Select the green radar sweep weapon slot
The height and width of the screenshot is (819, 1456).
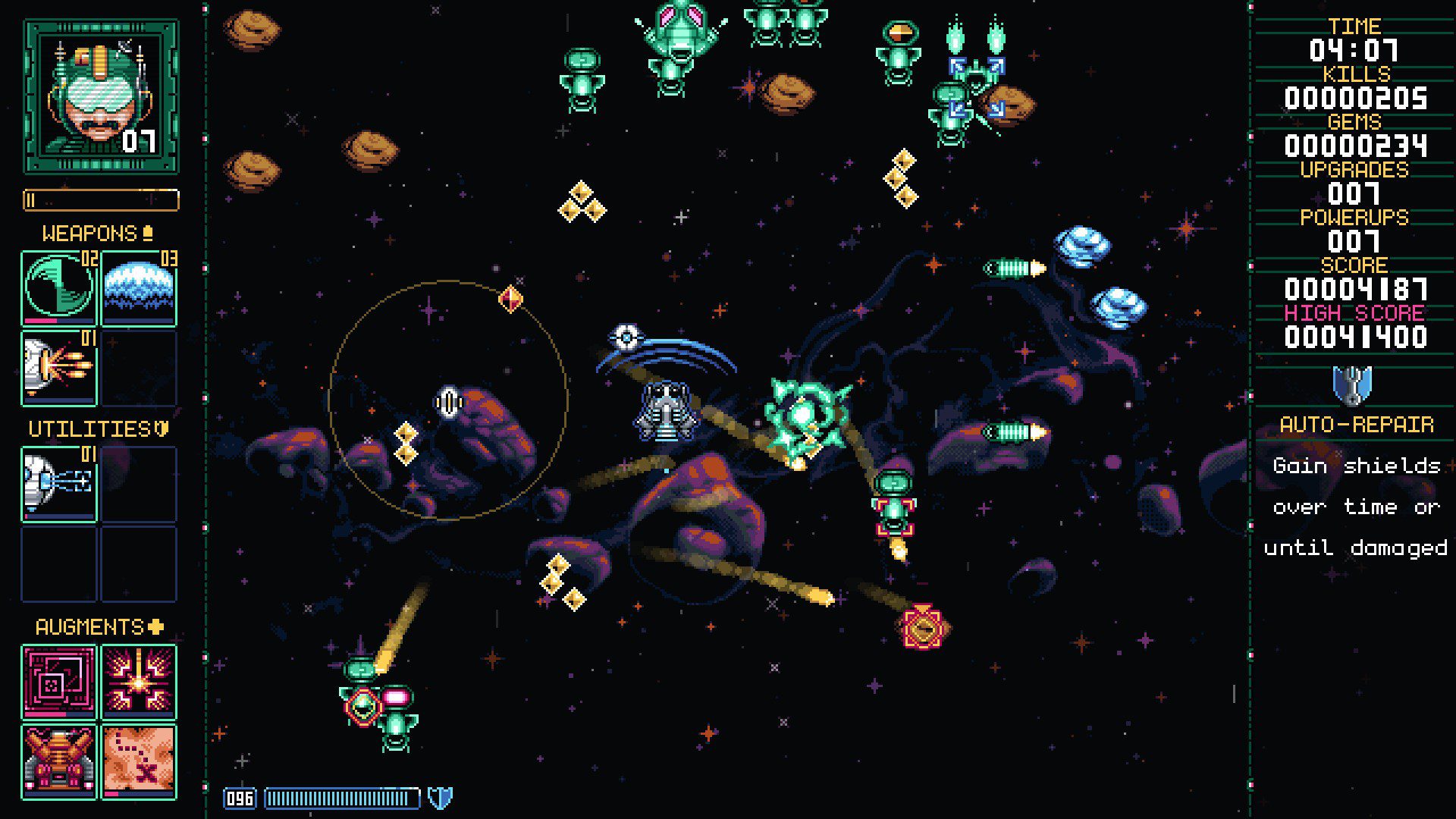[x=59, y=289]
